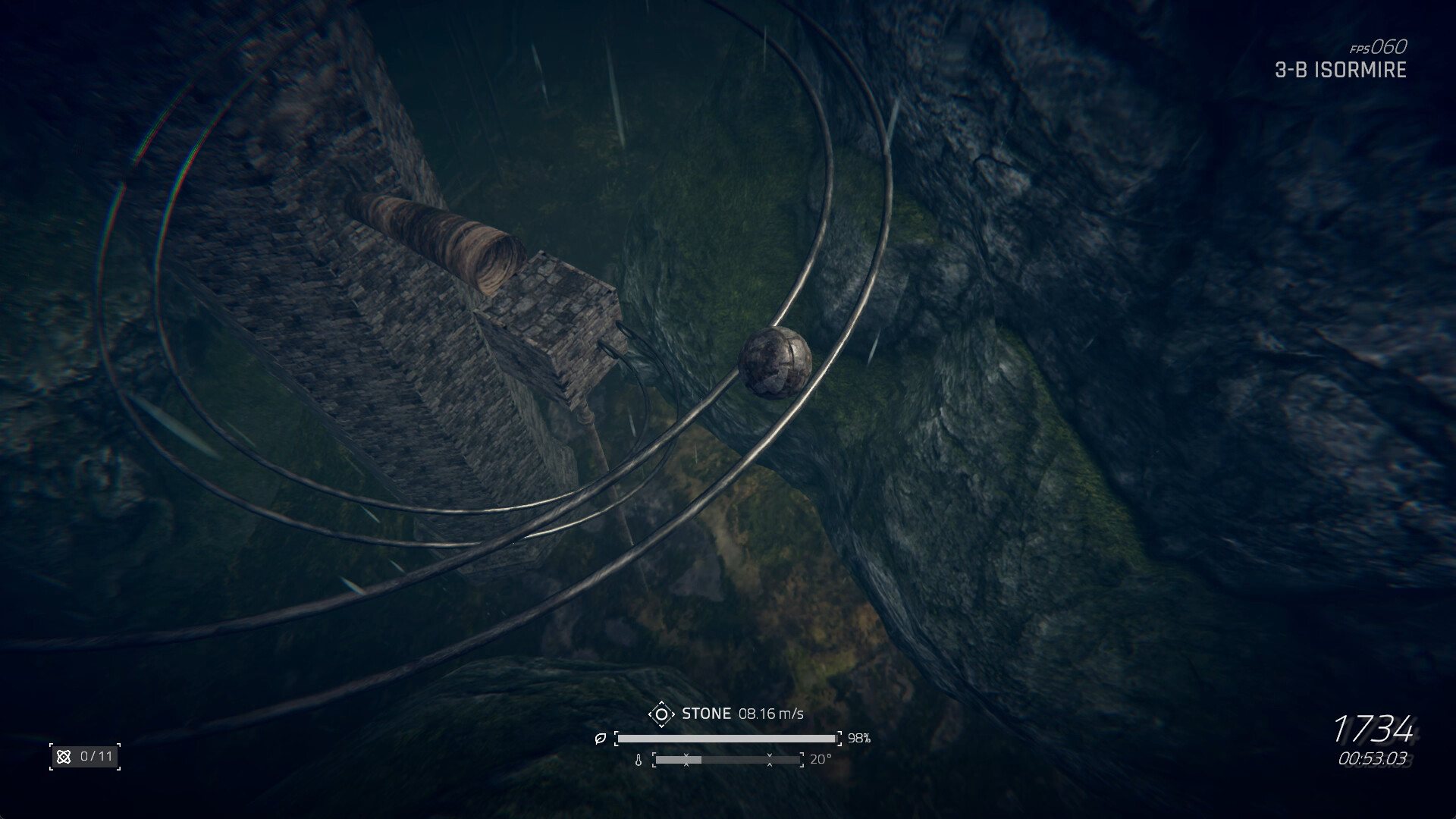The width and height of the screenshot is (1456, 819).
Task: Click the upper chevron arrow above the reticle
Action: (x=662, y=703)
